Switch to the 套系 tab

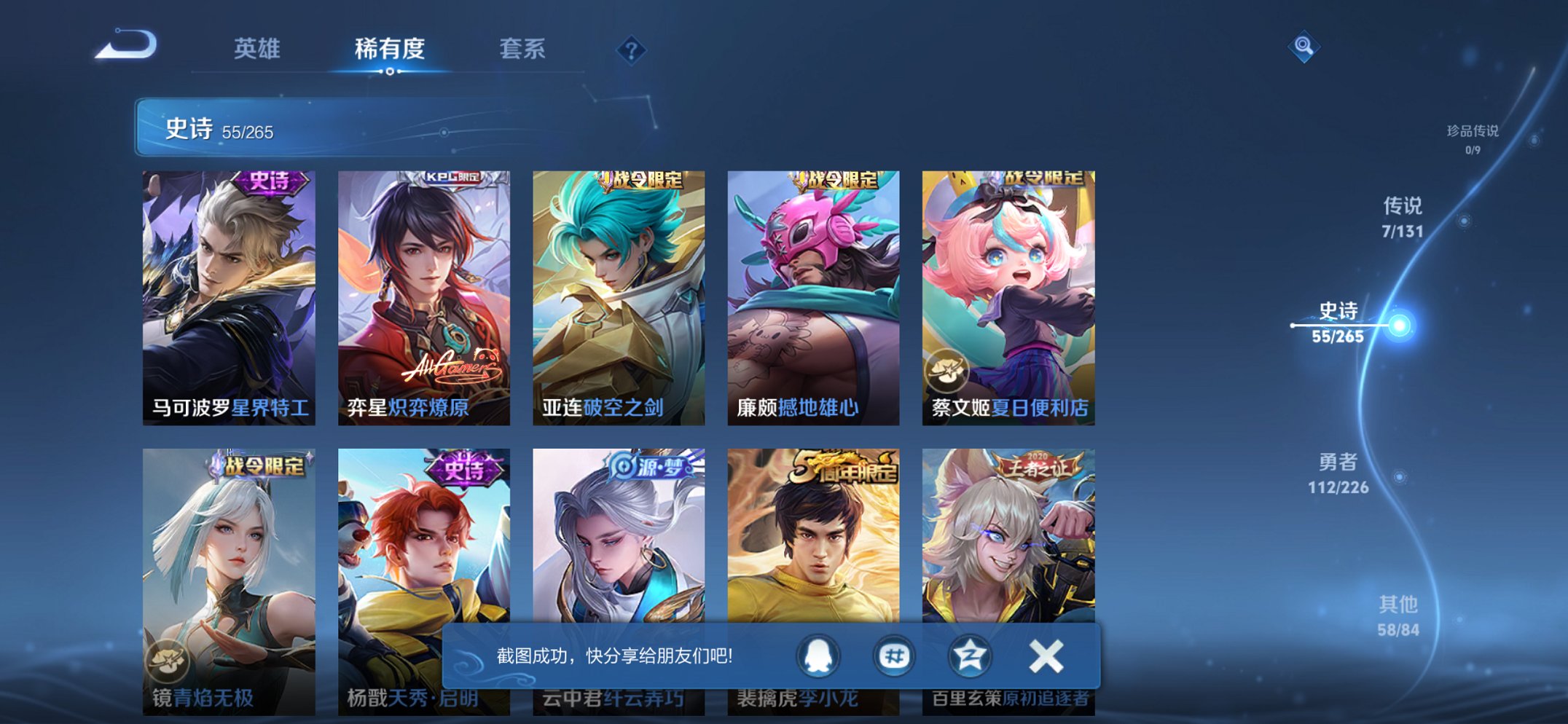click(x=523, y=50)
